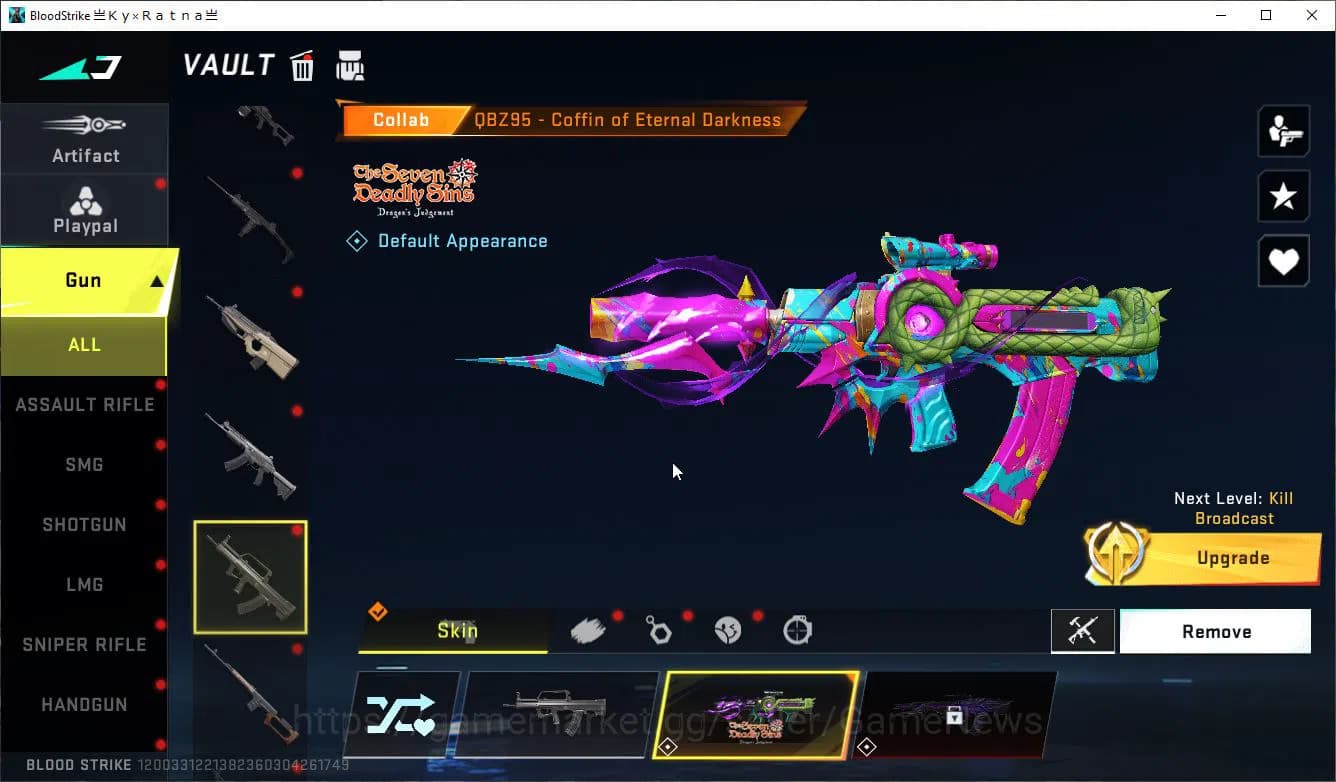Select the ALL weapons filter
This screenshot has width=1336, height=782.
point(84,344)
